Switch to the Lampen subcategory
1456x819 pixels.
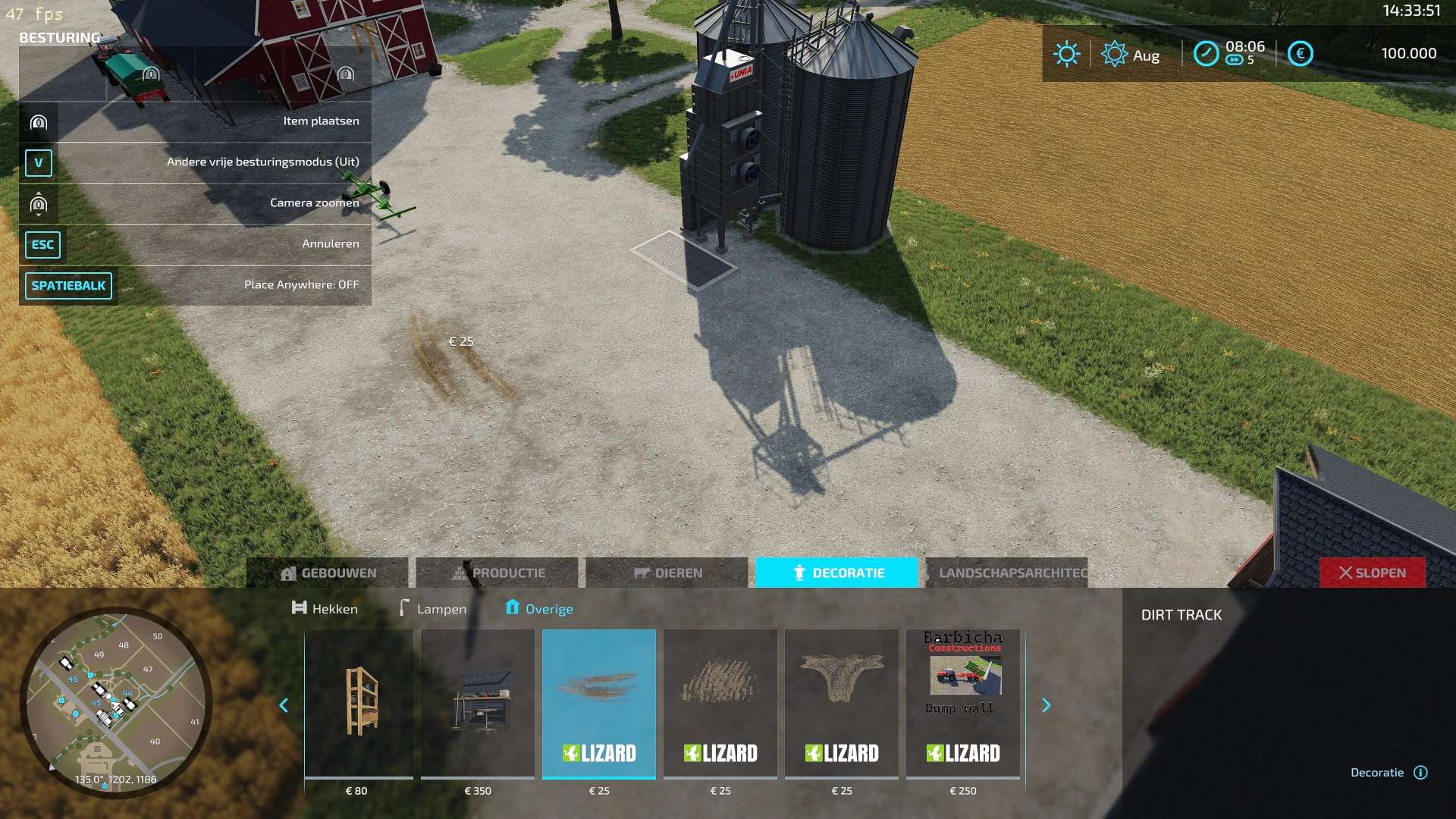click(x=433, y=609)
